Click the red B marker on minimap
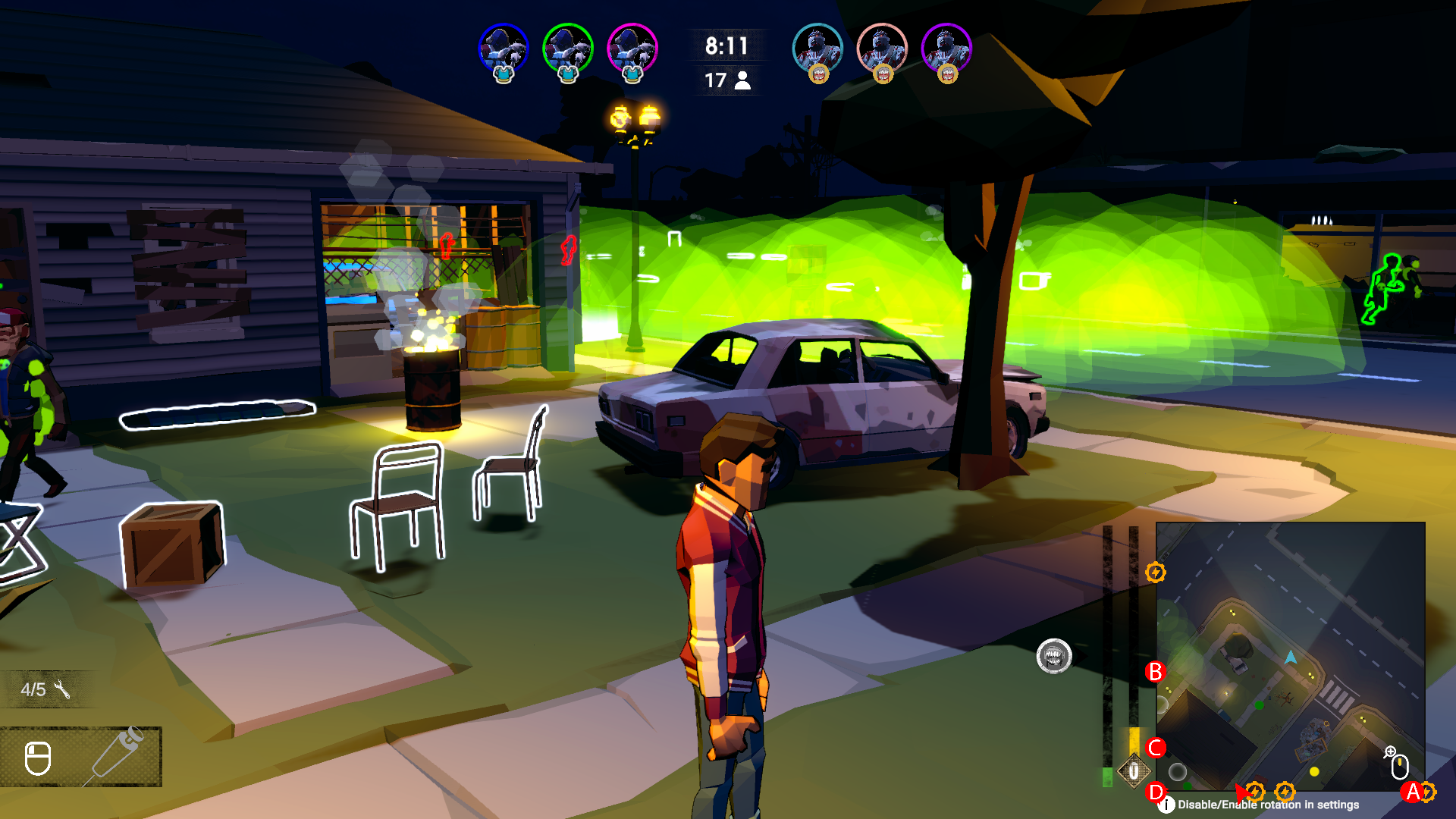This screenshot has width=1456, height=819. [x=1155, y=672]
